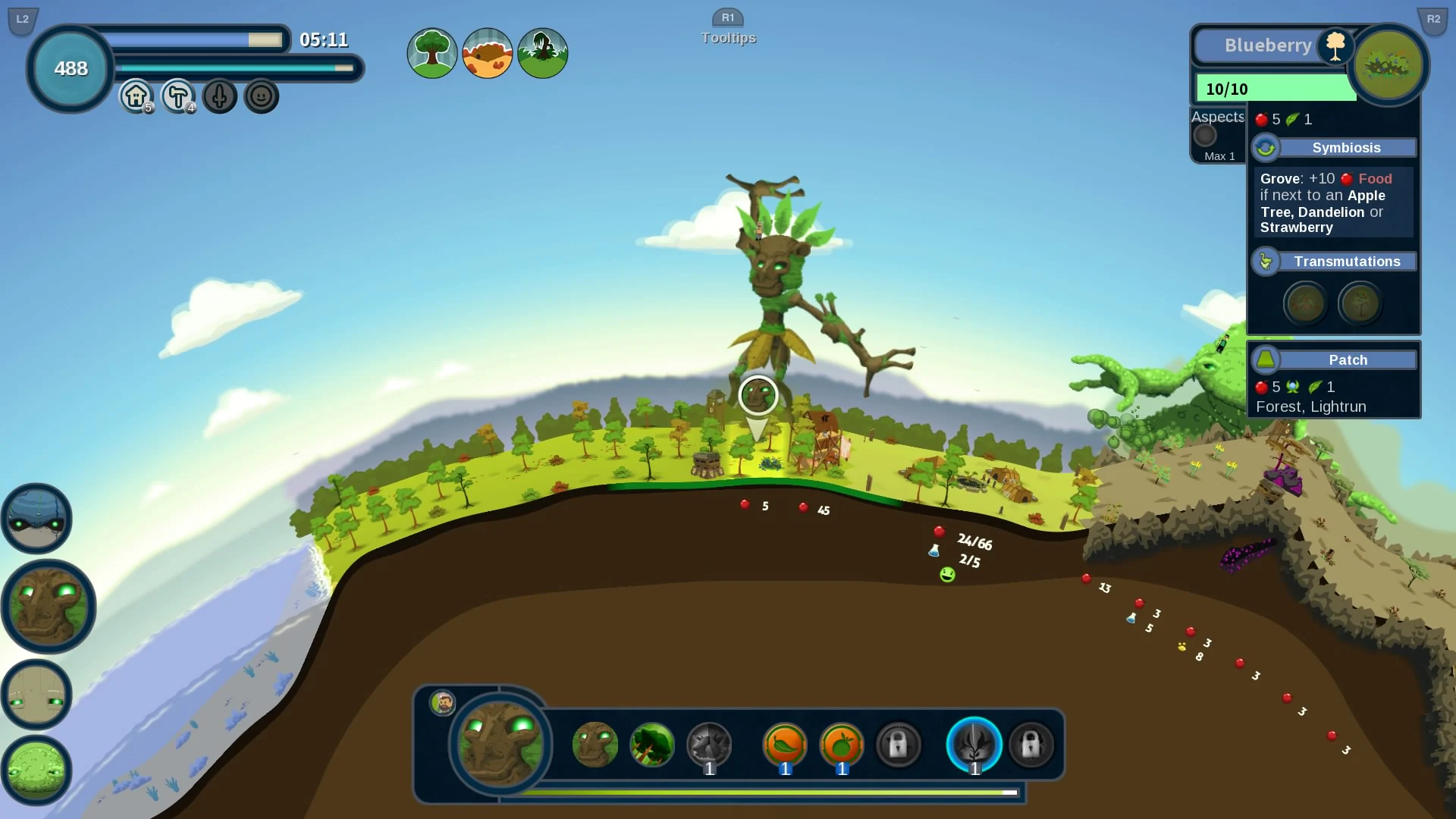Select the Desert biome icon at top center
Viewport: 1456px width, 819px height.
coord(488,53)
